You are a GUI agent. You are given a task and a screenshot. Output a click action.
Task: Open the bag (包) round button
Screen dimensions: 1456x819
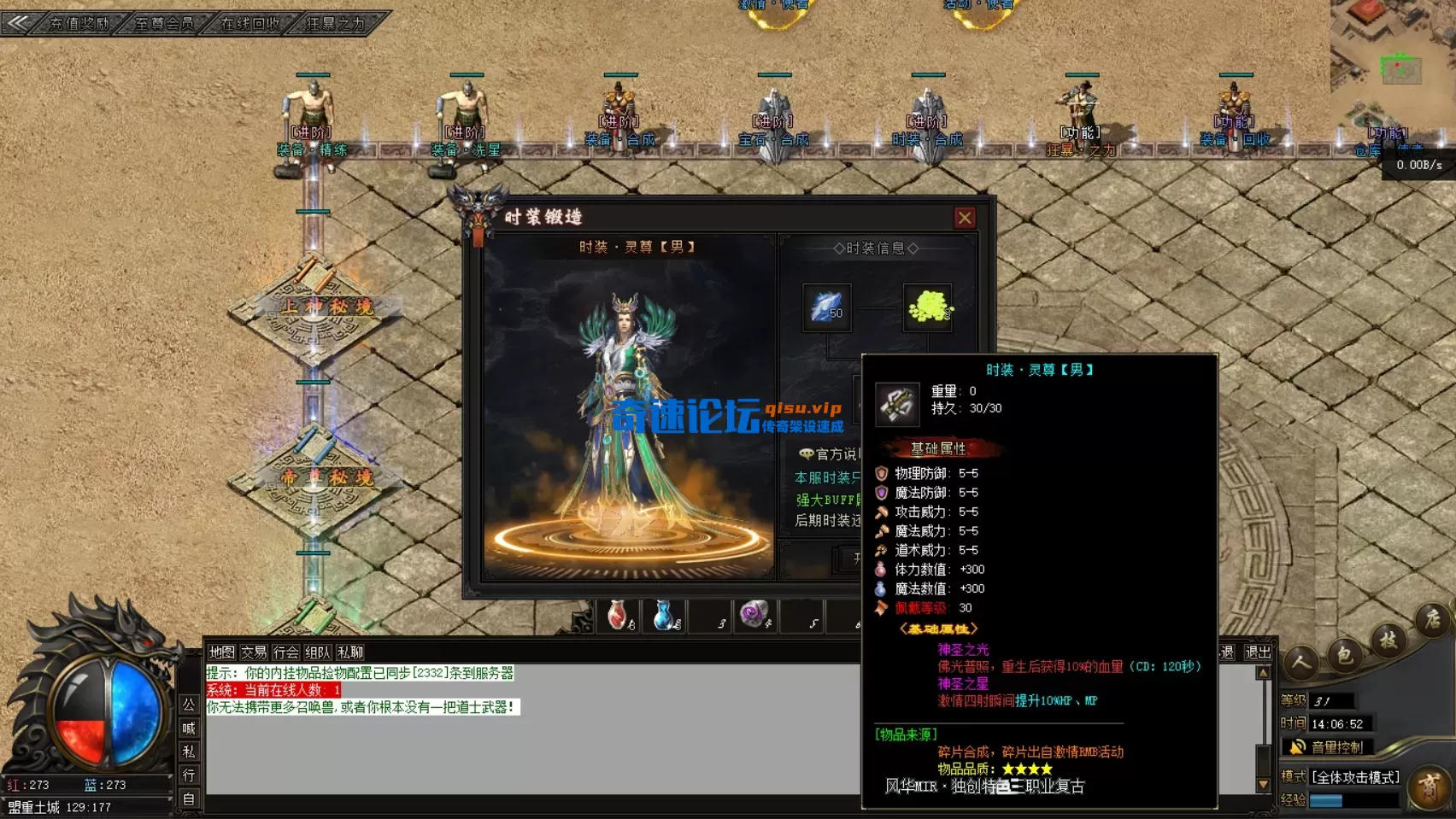point(1344,654)
